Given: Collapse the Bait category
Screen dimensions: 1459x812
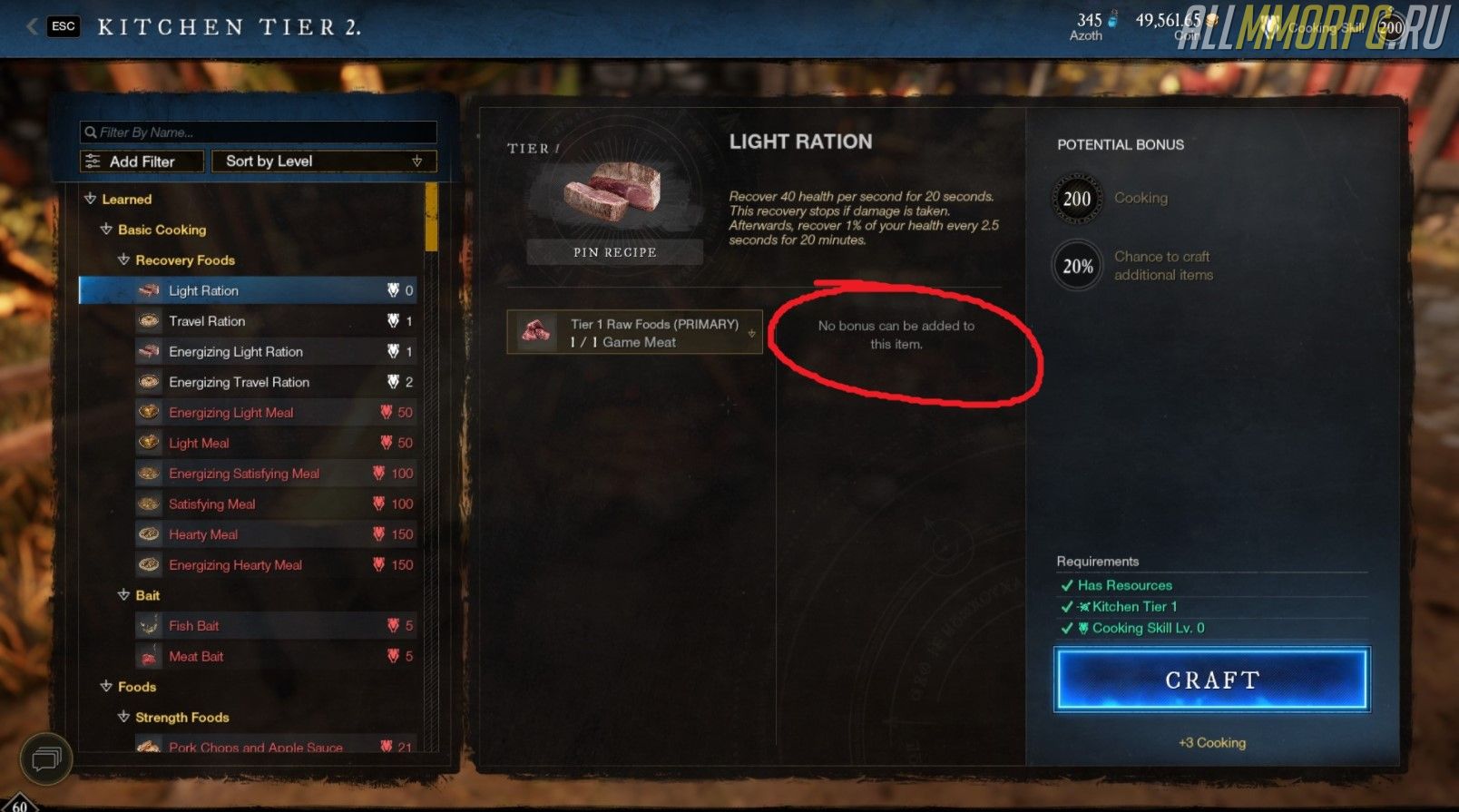Looking at the screenshot, I should point(124,595).
